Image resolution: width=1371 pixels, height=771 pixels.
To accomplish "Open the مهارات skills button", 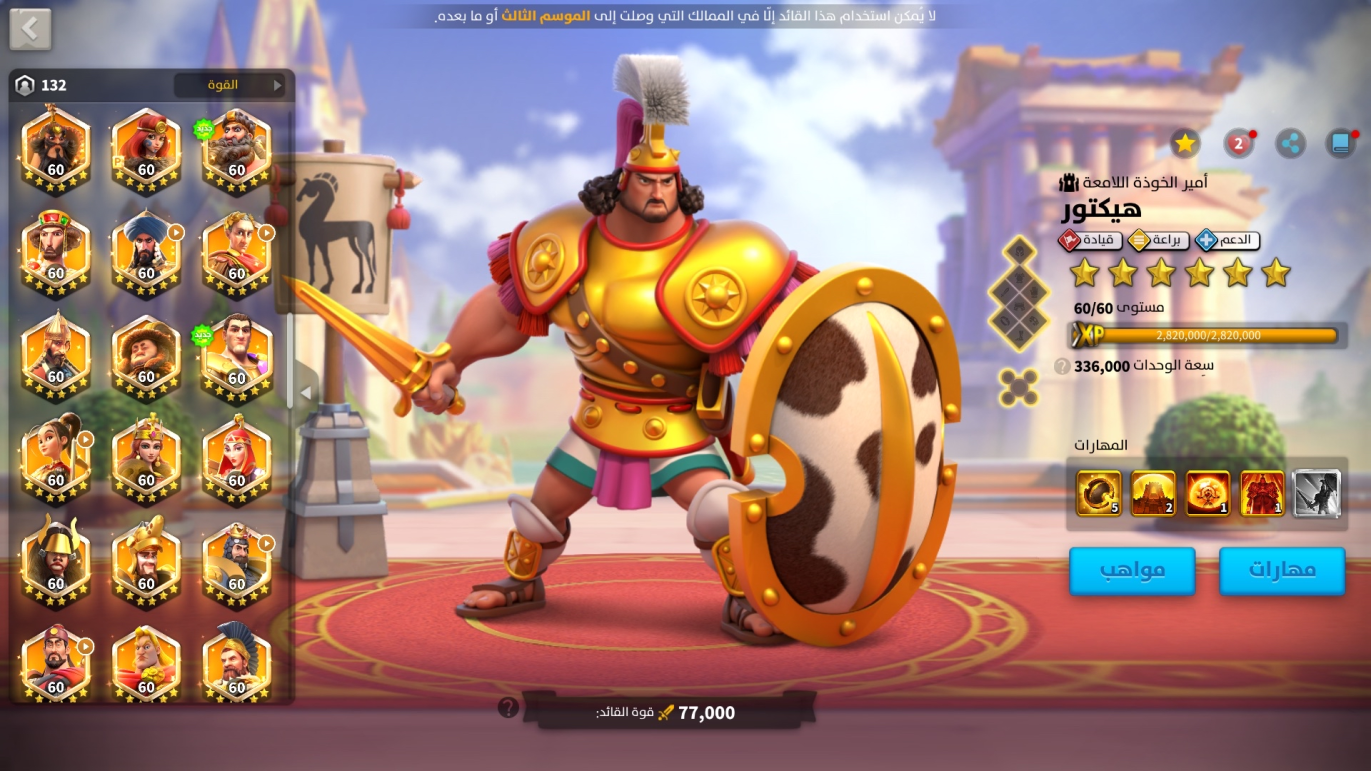I will 1281,570.
